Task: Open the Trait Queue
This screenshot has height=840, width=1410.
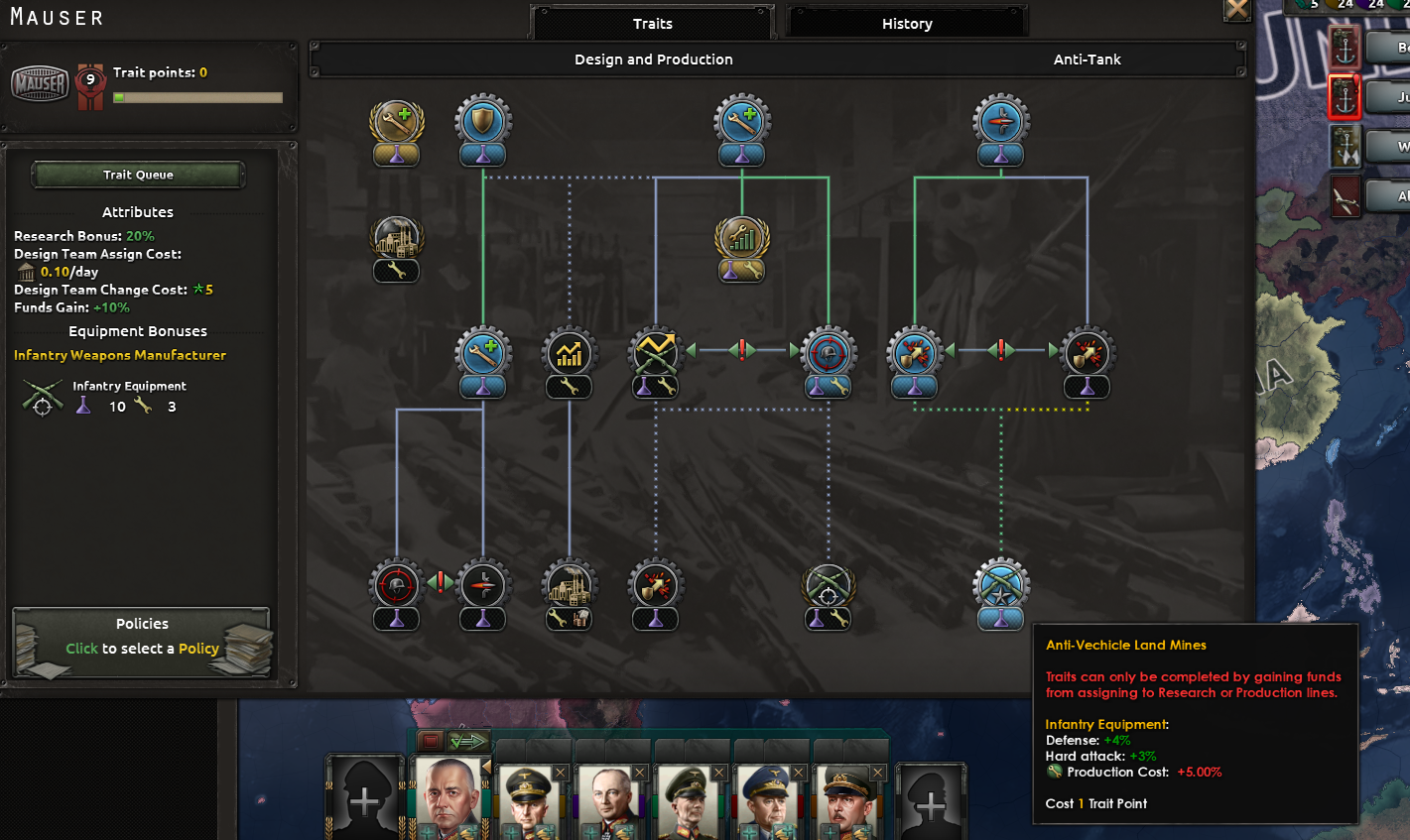Action: [x=137, y=175]
